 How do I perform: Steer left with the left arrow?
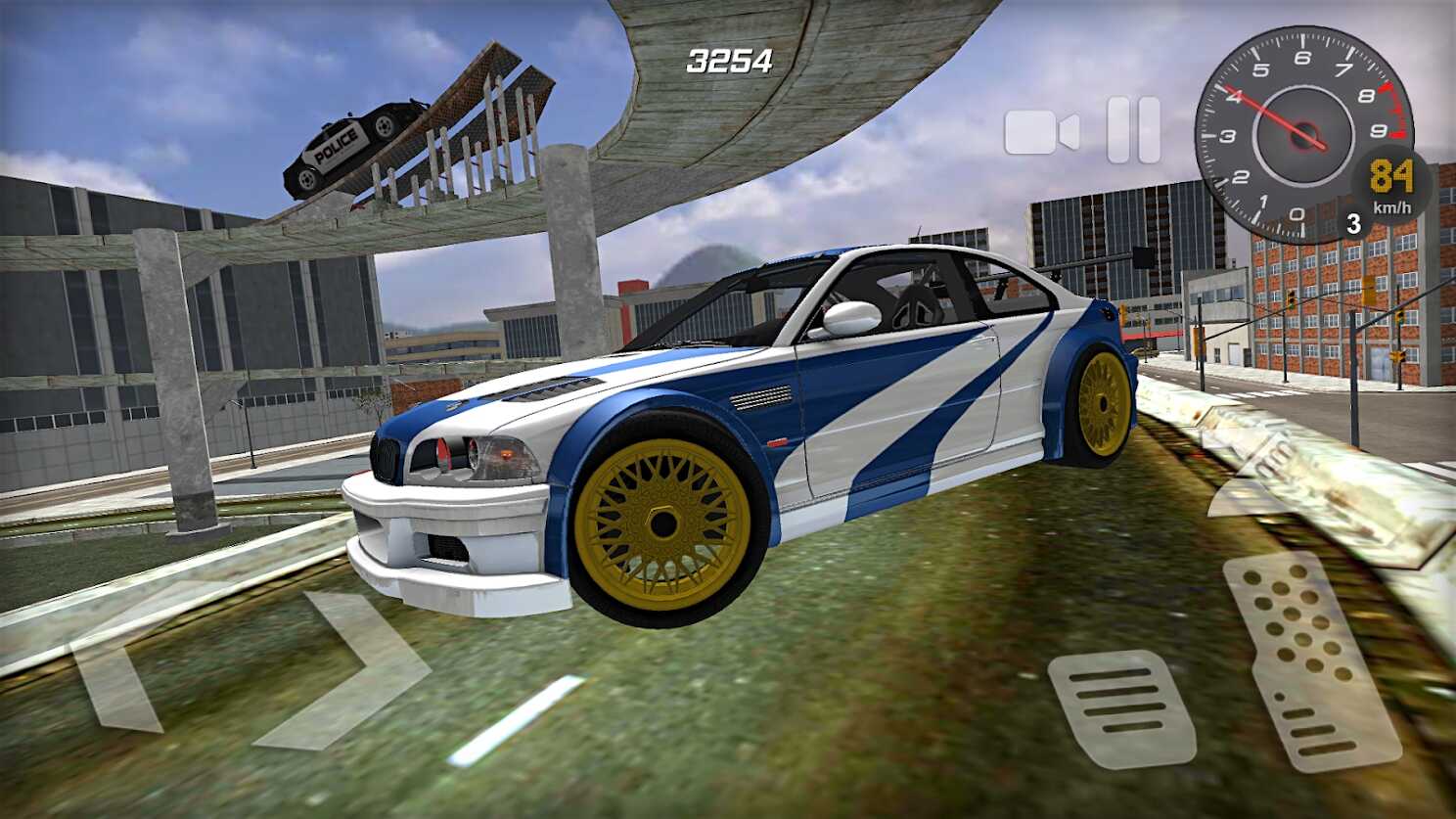point(119,673)
